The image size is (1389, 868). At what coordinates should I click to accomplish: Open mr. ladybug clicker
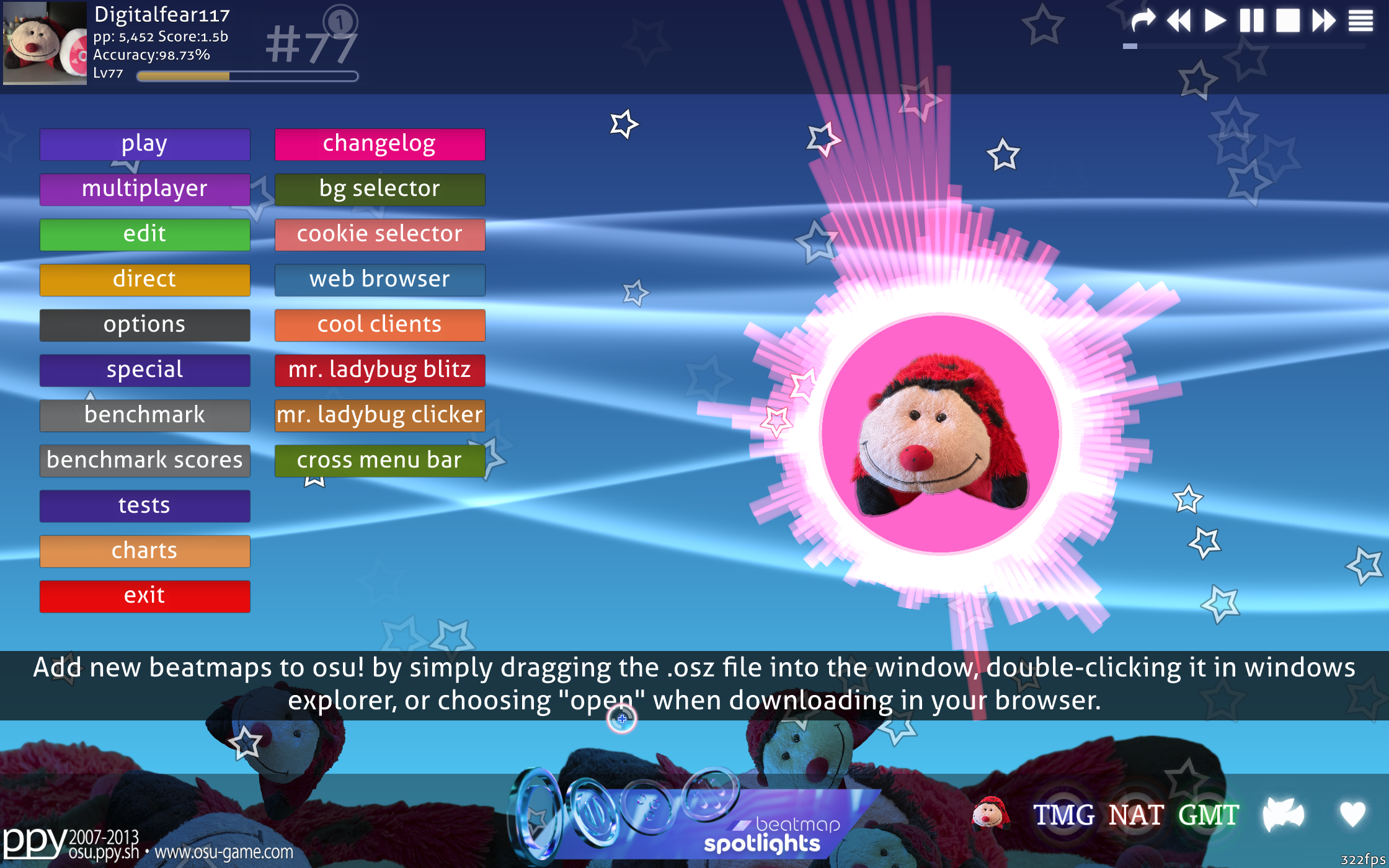pos(379,415)
